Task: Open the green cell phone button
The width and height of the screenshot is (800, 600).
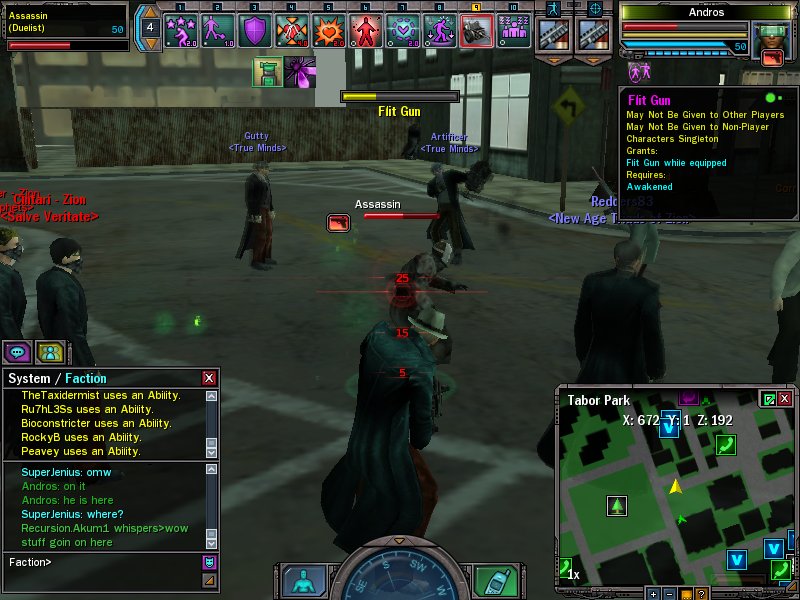Action: tap(490, 581)
